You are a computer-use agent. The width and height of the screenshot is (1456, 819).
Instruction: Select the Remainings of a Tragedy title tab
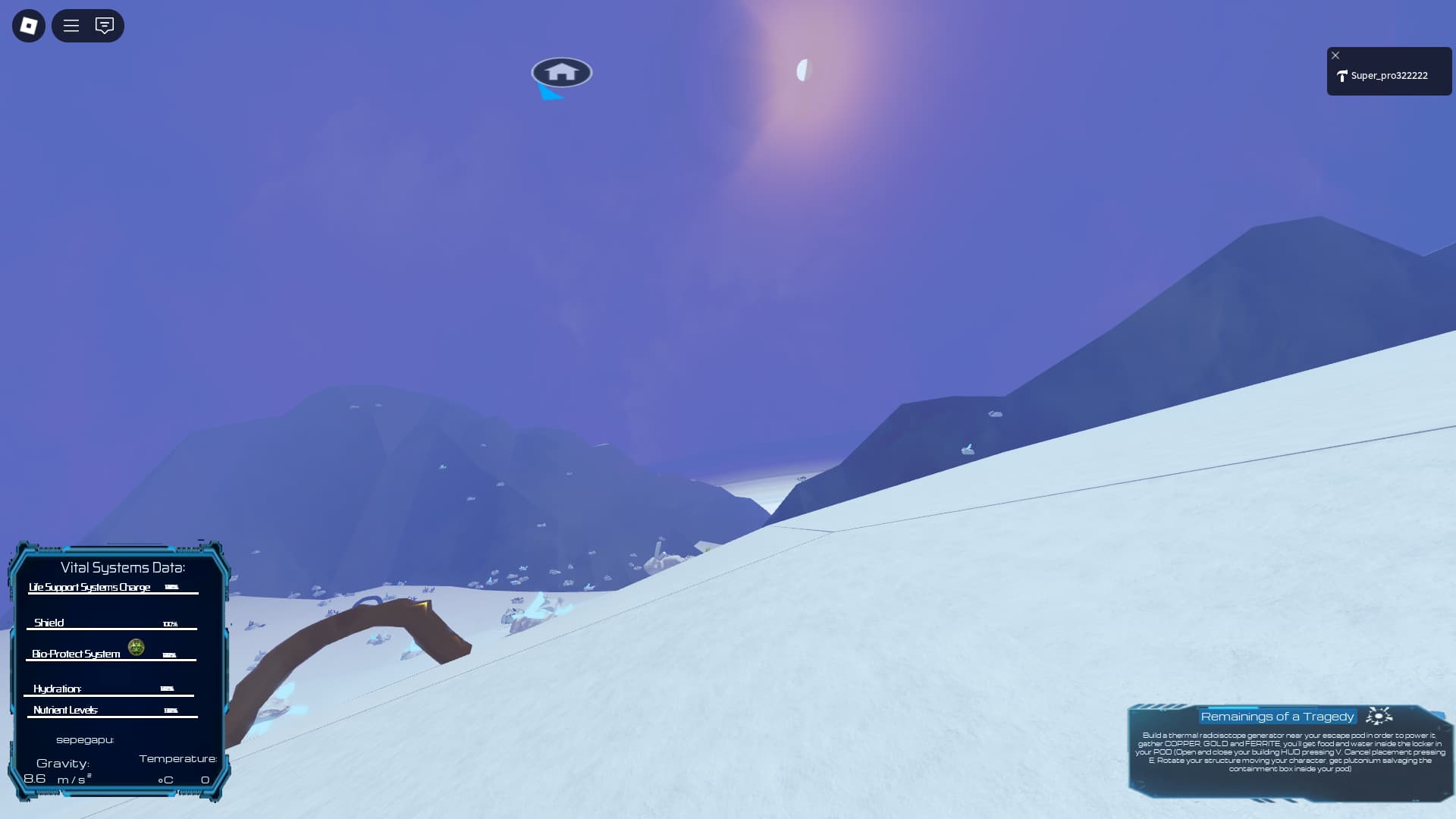tap(1277, 716)
